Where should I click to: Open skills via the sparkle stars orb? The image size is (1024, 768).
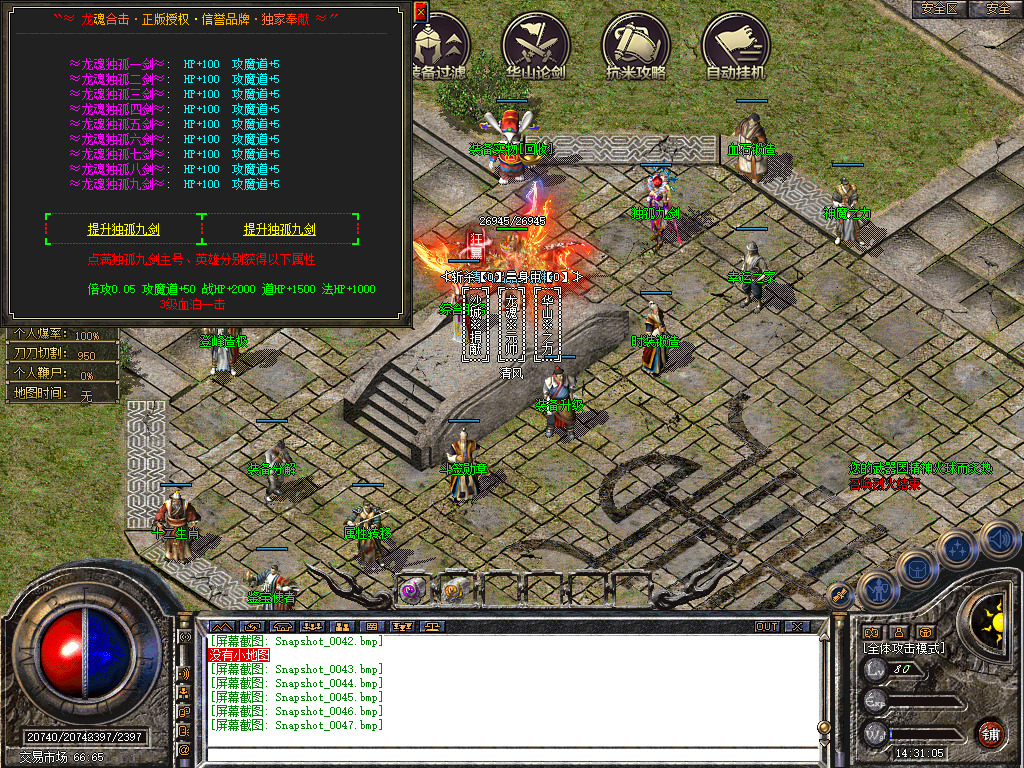(x=957, y=548)
